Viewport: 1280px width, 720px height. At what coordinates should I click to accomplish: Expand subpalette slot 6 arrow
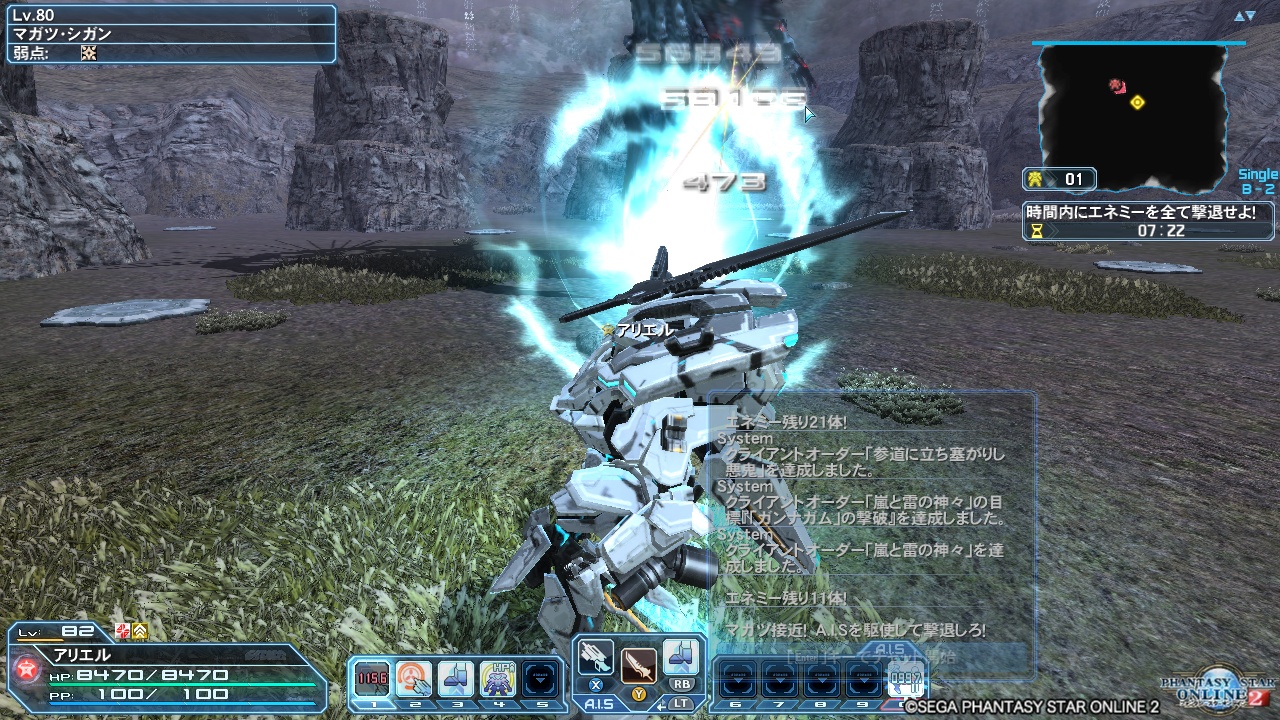pos(737,682)
